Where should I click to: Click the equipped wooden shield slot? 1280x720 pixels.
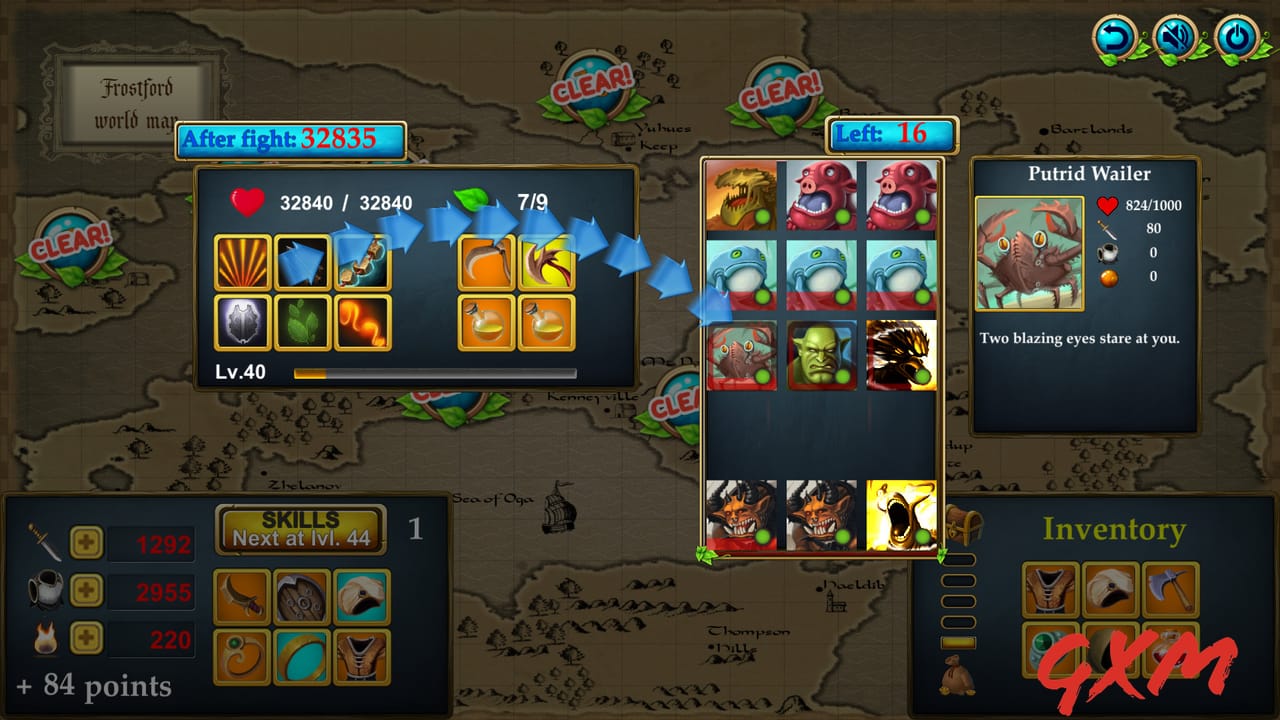pos(302,592)
